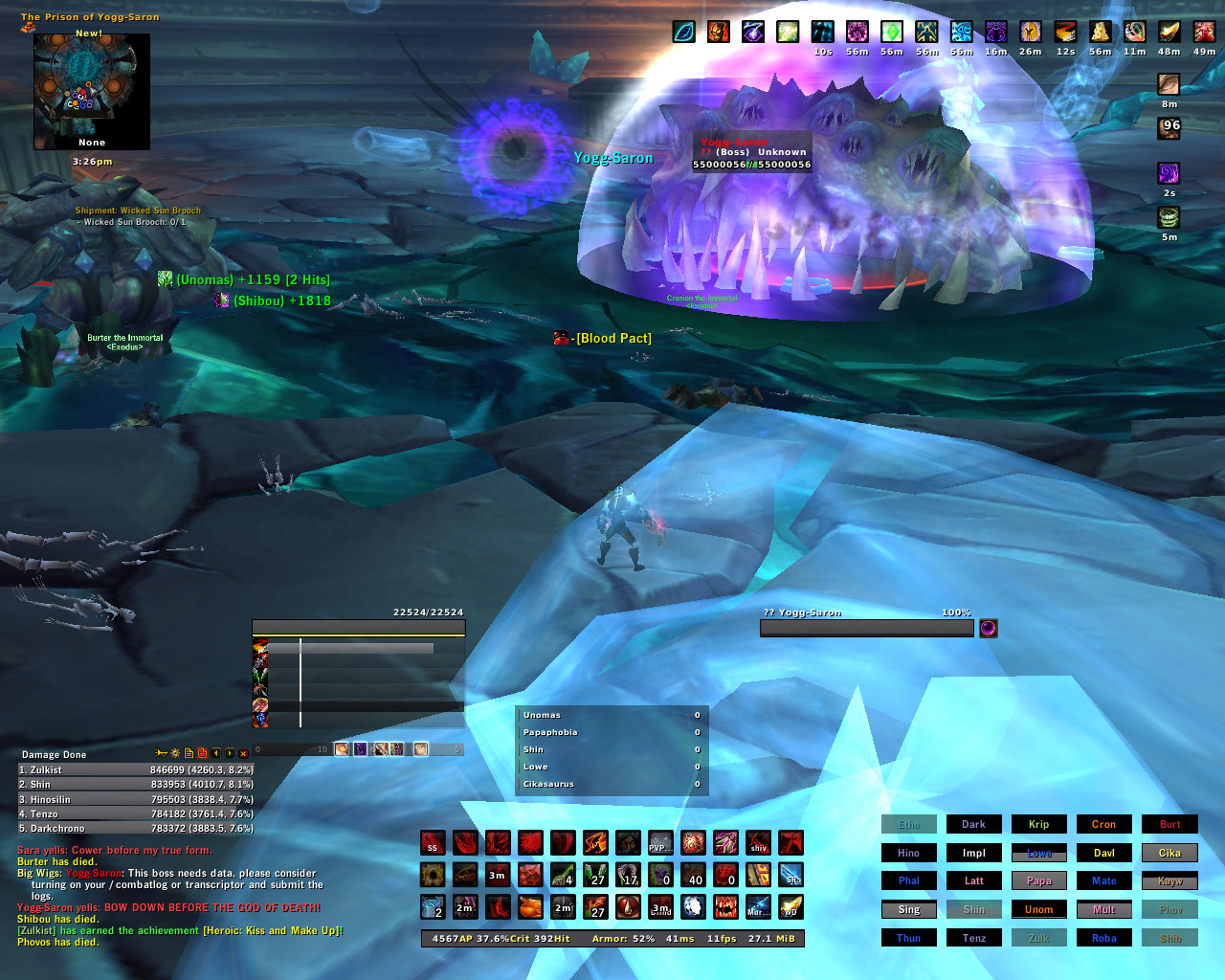
Task: Click the Prison of Yogg-Saron minimap
Action: [x=92, y=91]
